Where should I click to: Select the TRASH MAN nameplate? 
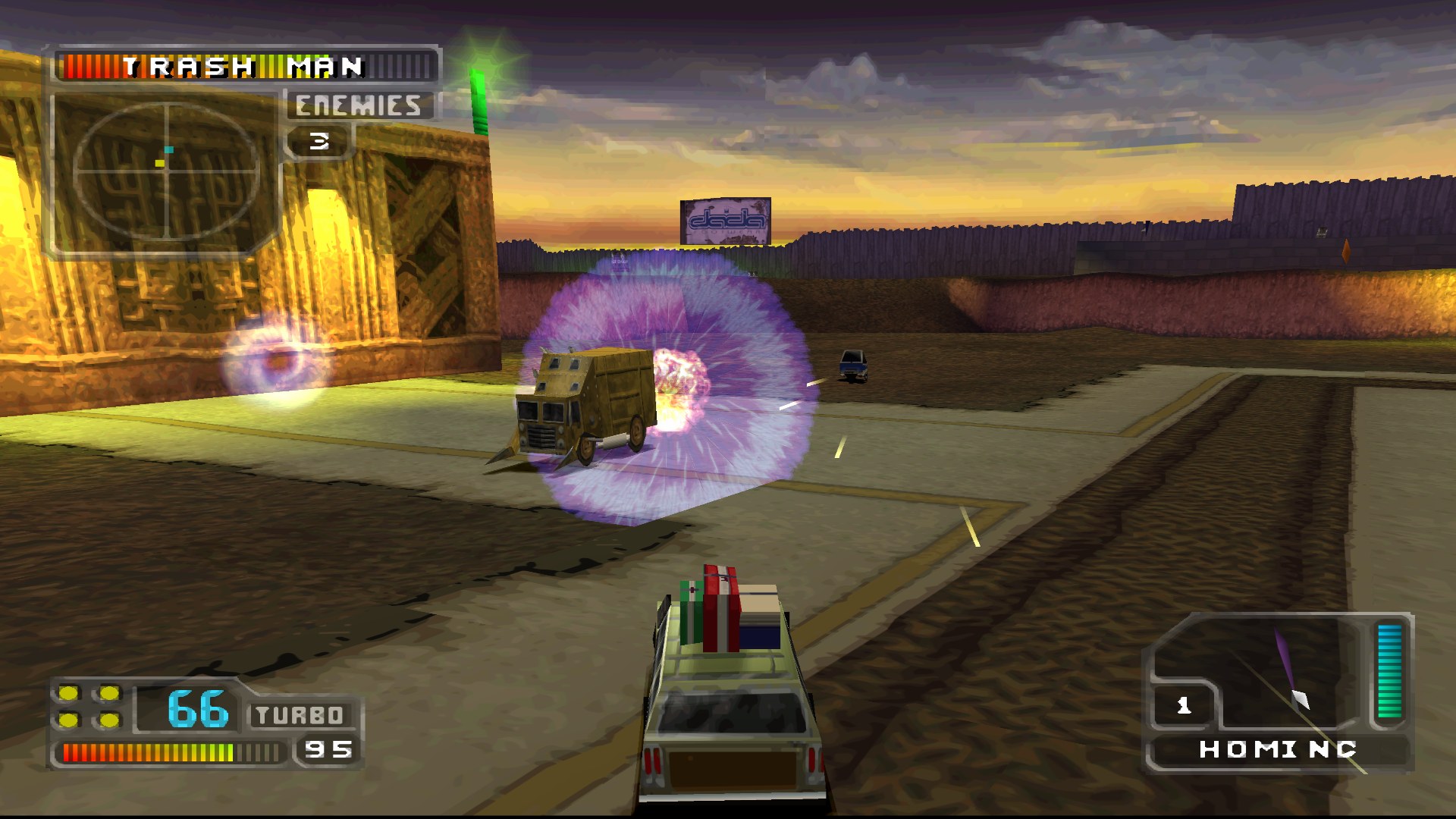pos(243,67)
